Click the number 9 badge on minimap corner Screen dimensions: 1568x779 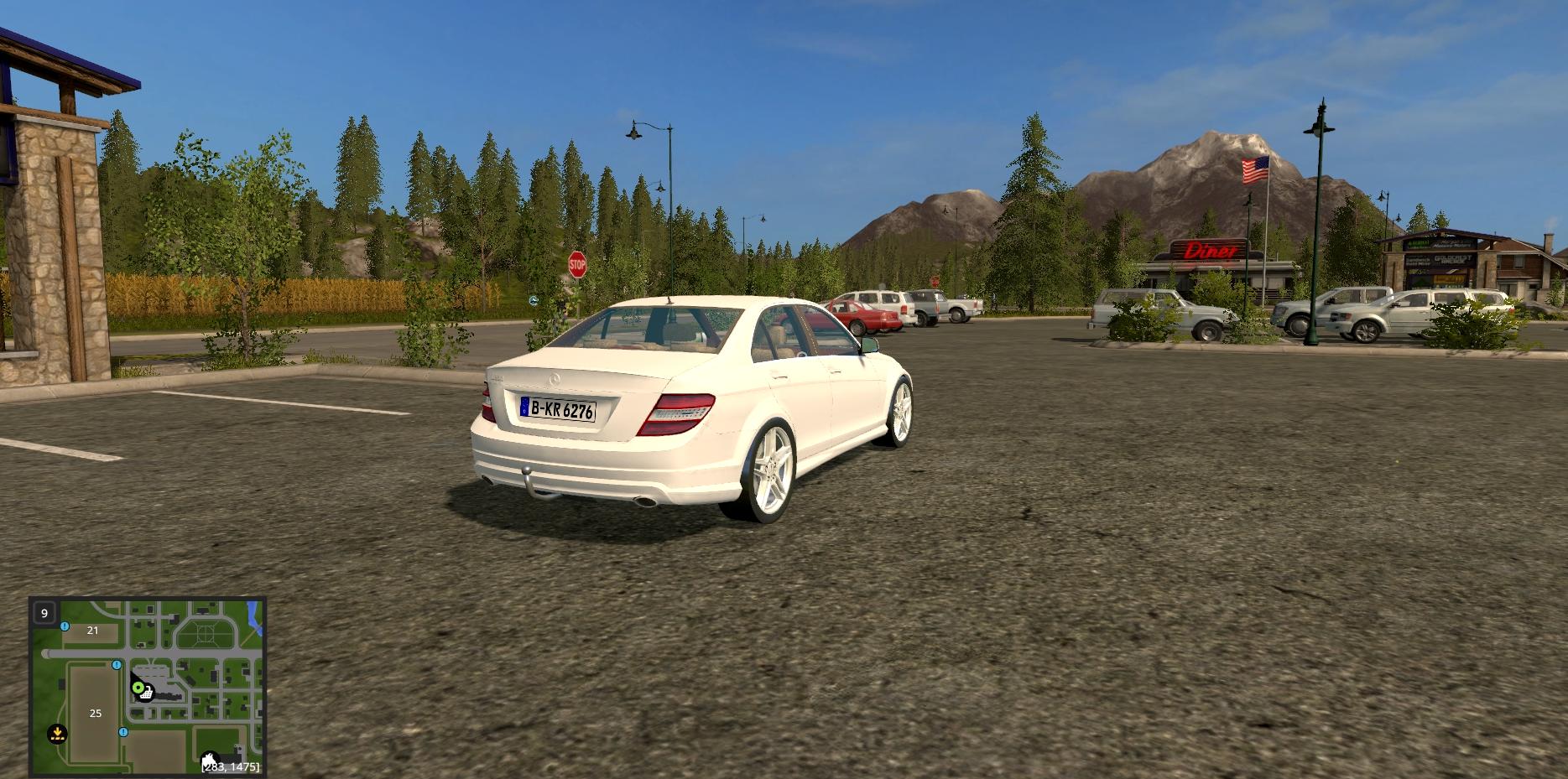tap(44, 613)
